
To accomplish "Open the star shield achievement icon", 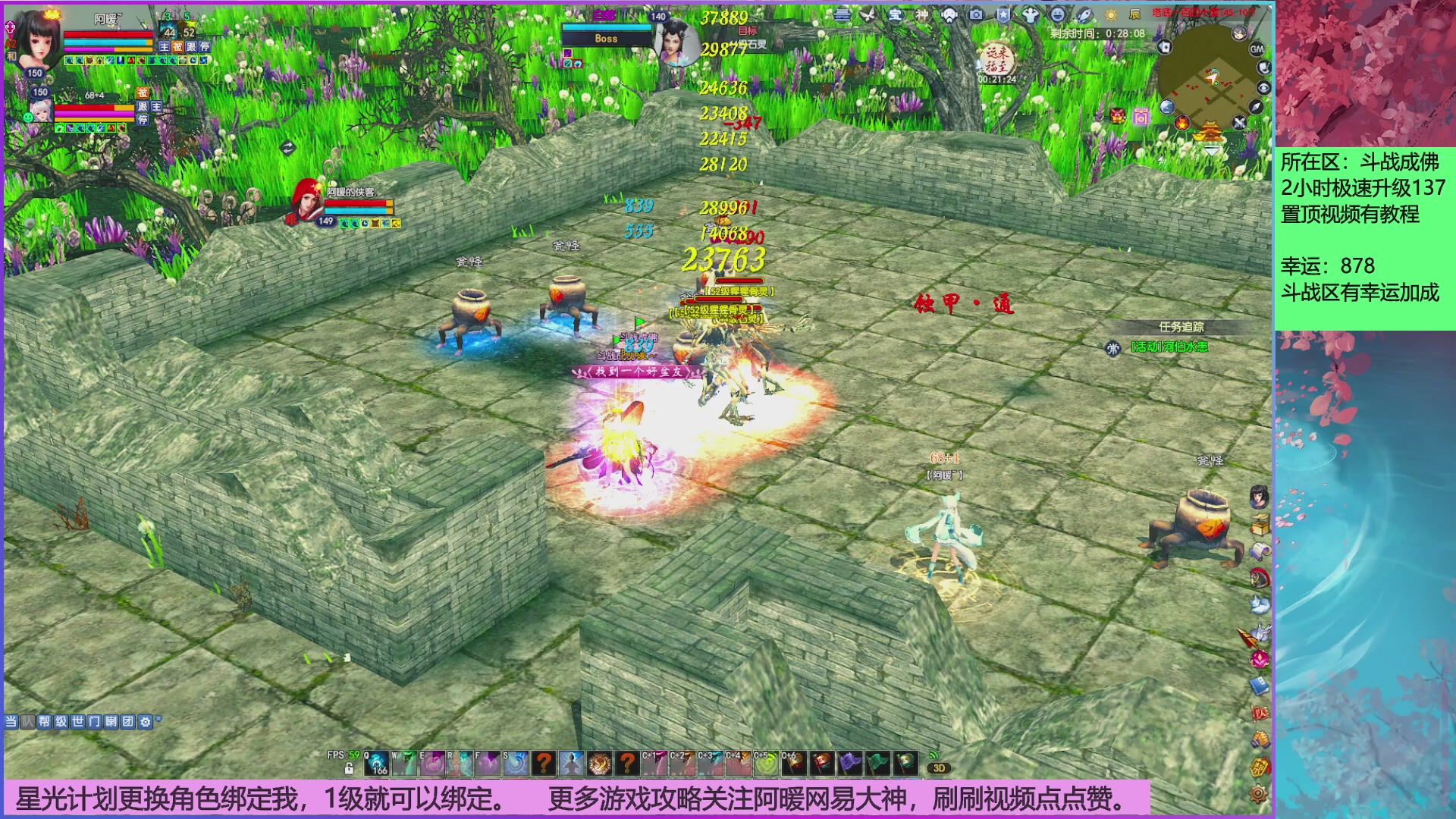I will pos(1004,15).
